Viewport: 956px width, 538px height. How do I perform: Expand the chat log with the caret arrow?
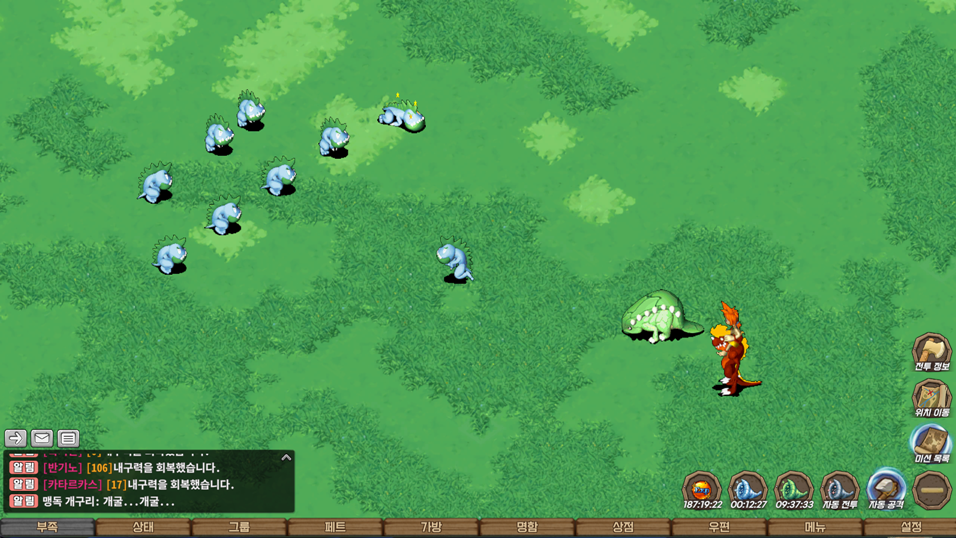click(286, 458)
